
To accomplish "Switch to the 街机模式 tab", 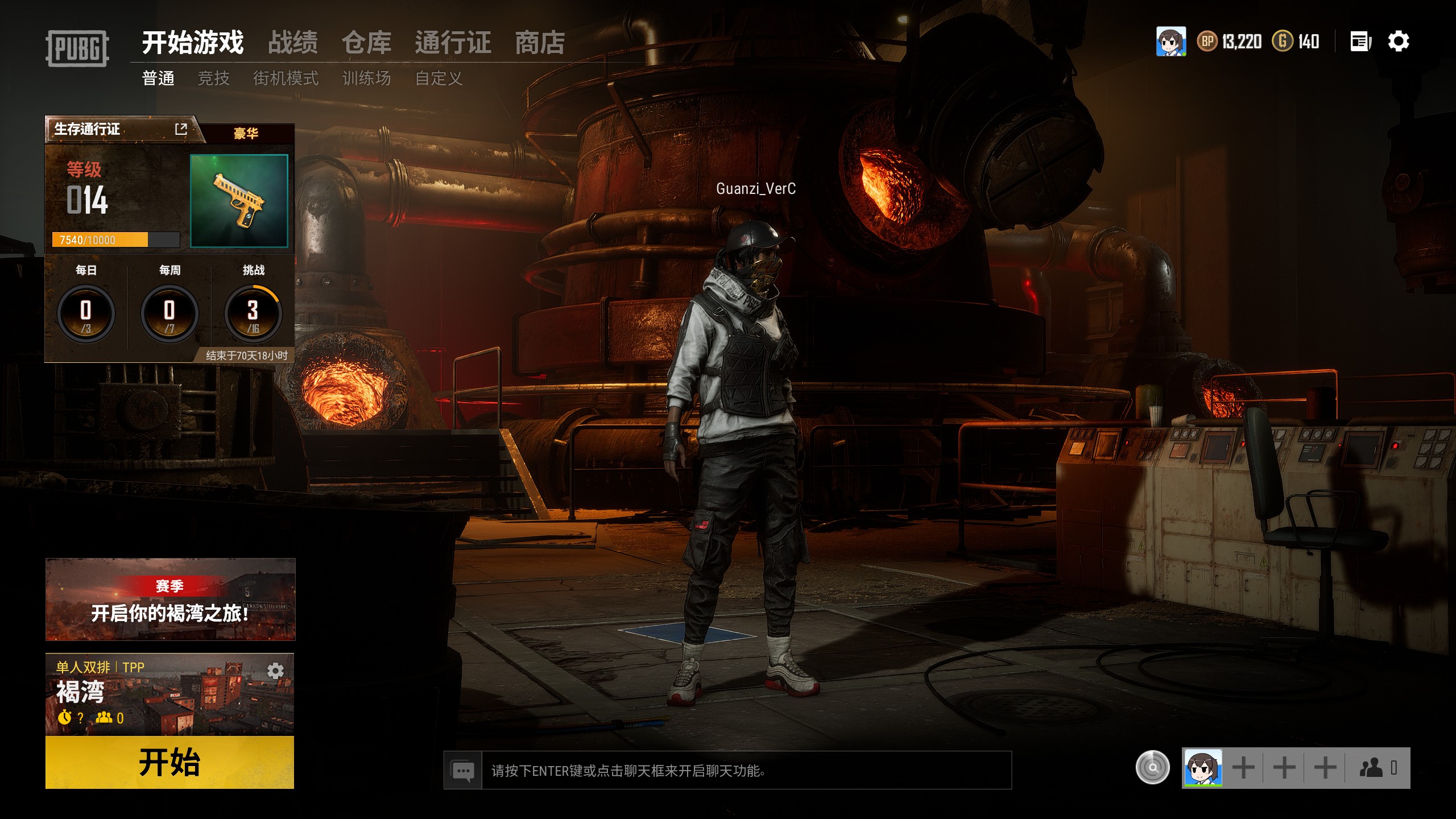I will [288, 78].
